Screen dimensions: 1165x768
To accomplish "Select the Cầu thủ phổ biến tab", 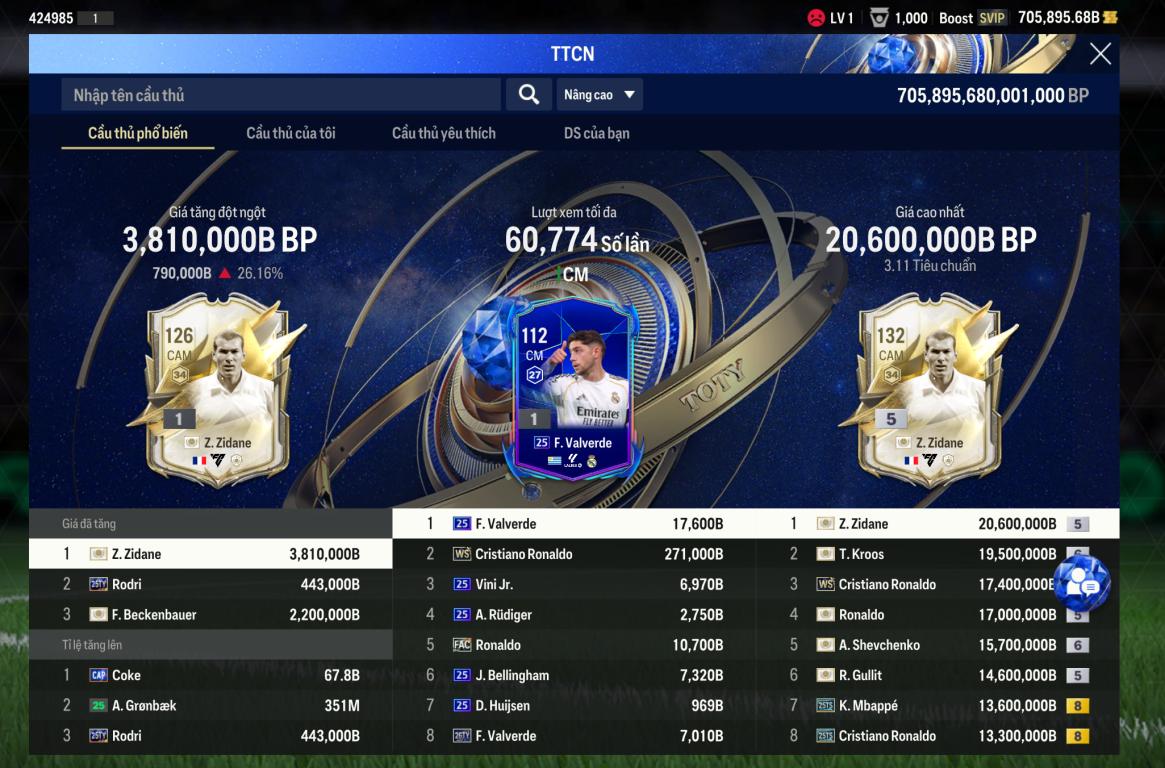I will pyautogui.click(x=138, y=133).
